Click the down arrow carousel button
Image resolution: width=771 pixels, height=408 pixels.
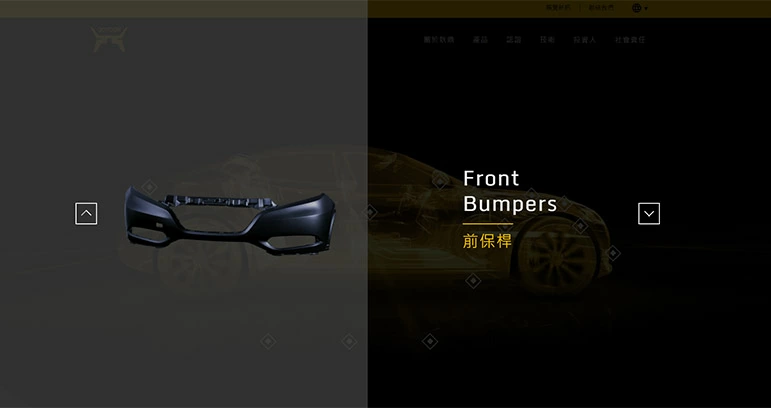649,213
